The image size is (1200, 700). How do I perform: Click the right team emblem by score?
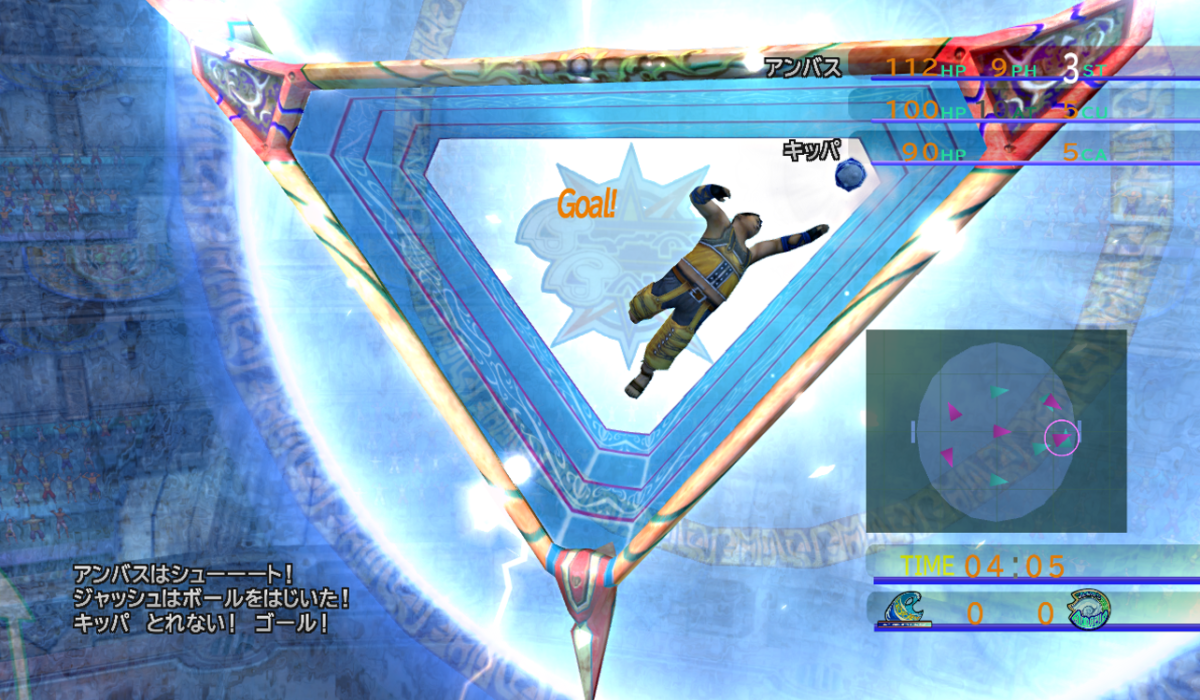coord(1090,610)
